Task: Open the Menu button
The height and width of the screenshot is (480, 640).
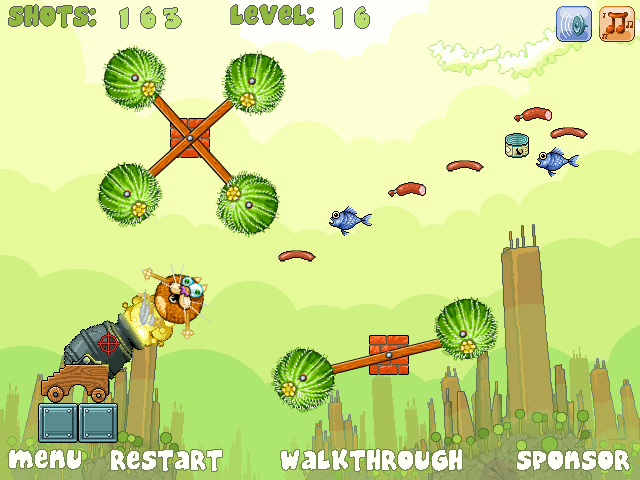Action: pos(44,460)
